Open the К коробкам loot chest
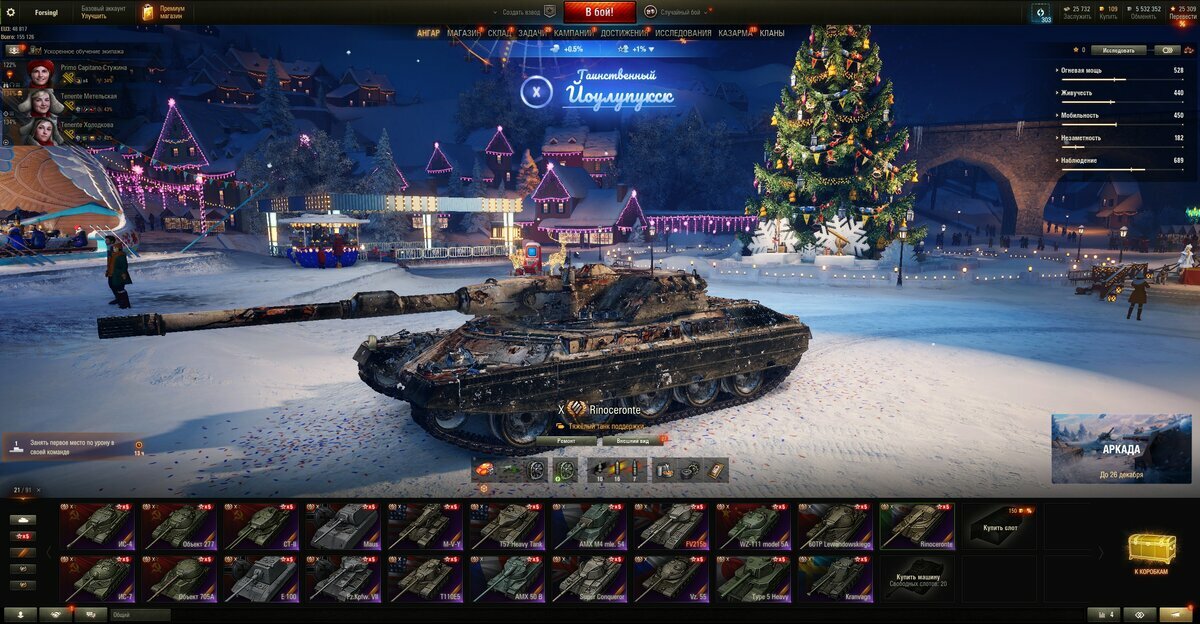The height and width of the screenshot is (624, 1200). coord(1151,552)
